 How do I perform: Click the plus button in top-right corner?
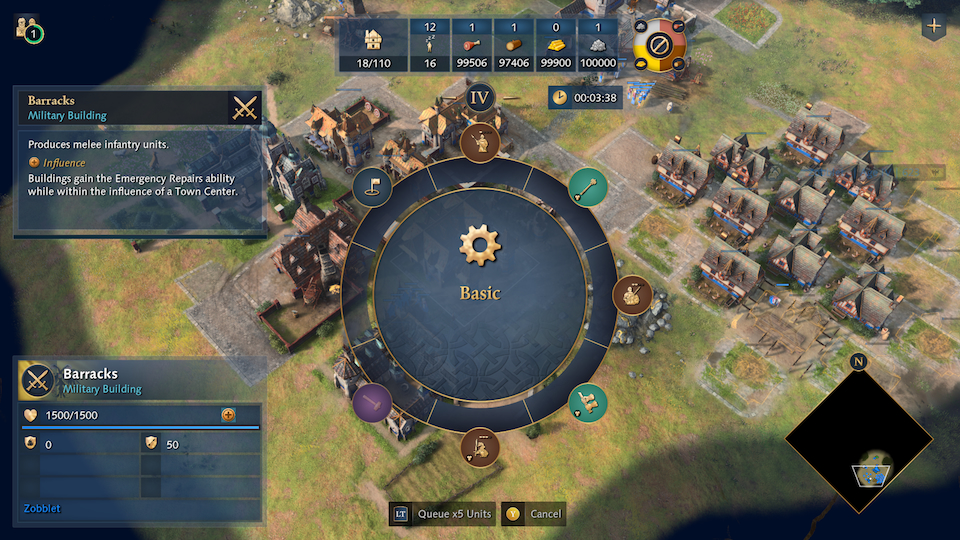coord(935,27)
